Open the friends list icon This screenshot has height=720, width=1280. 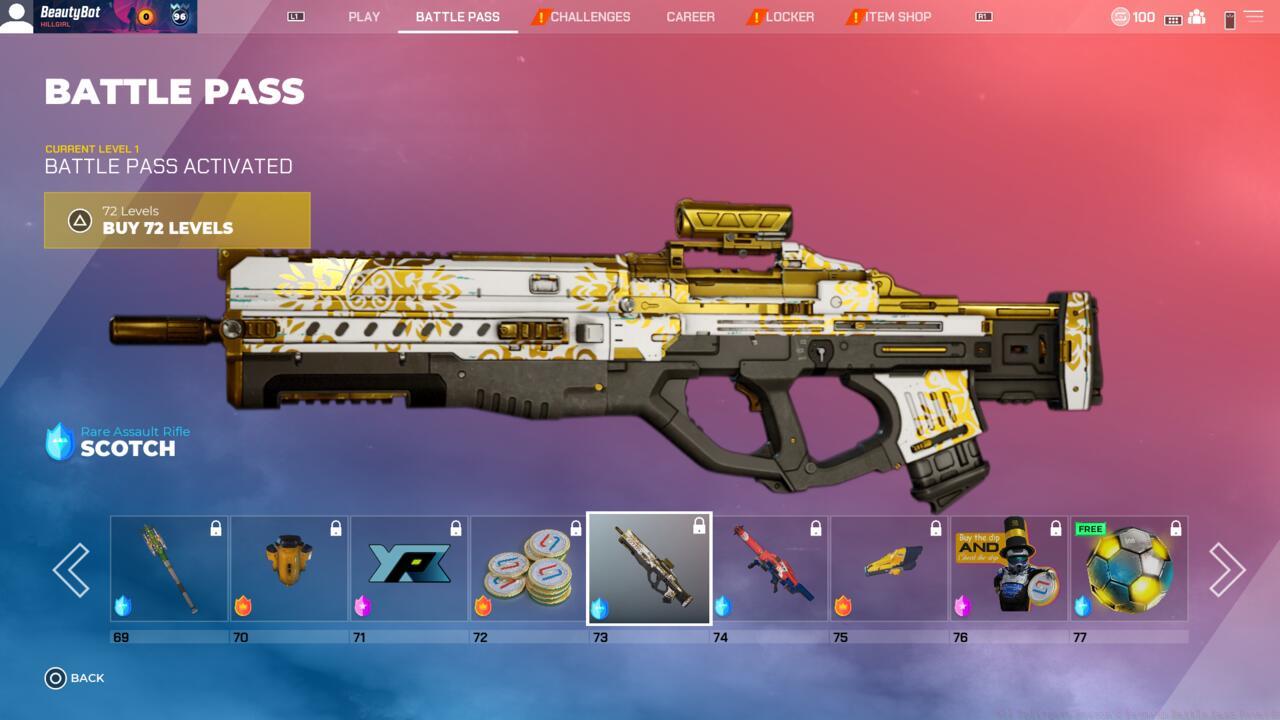tap(1196, 17)
